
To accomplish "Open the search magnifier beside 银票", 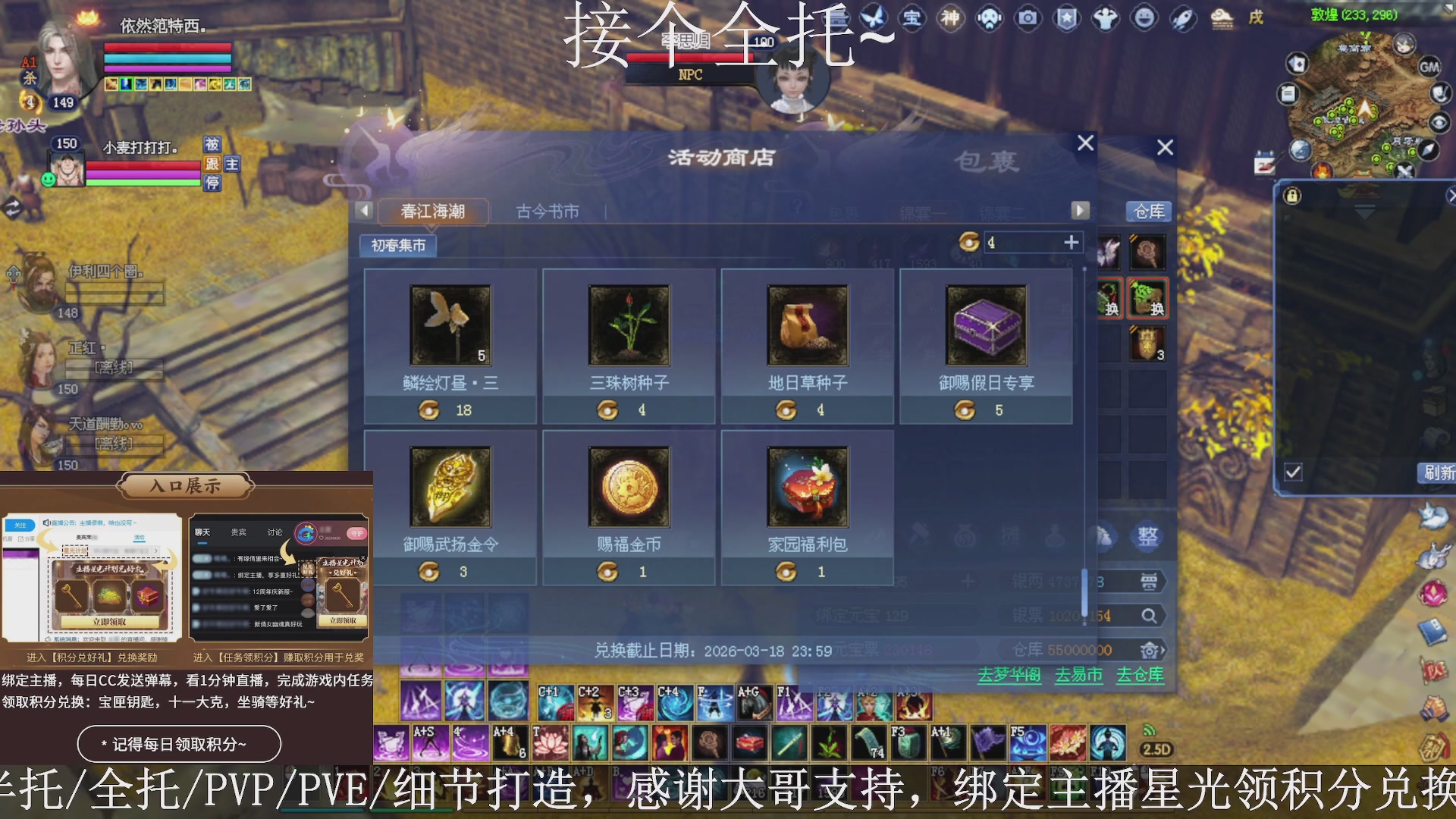I will tap(1150, 616).
